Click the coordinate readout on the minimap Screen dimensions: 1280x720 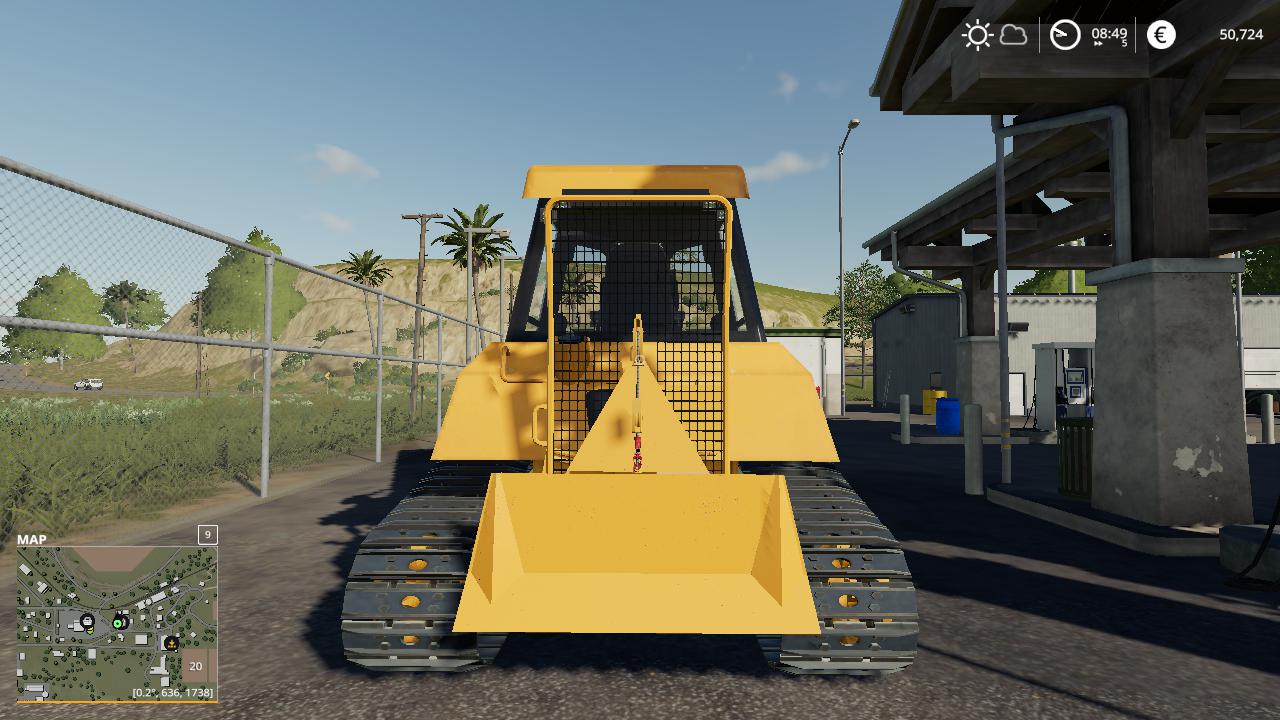(x=174, y=692)
